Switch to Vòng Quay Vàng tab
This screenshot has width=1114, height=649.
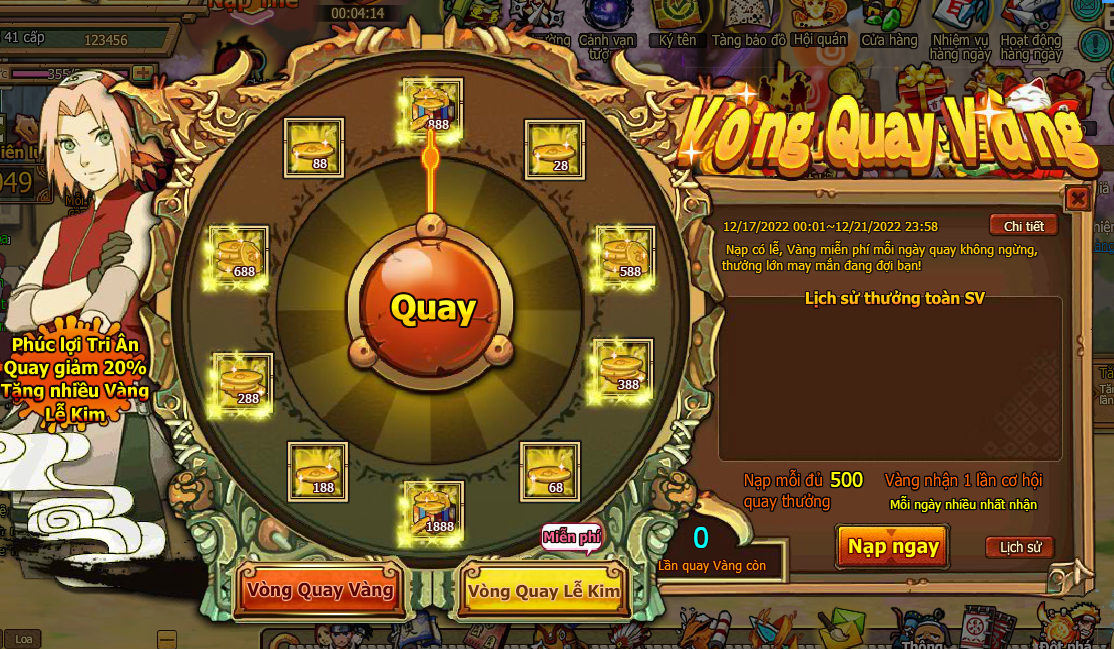click(319, 590)
